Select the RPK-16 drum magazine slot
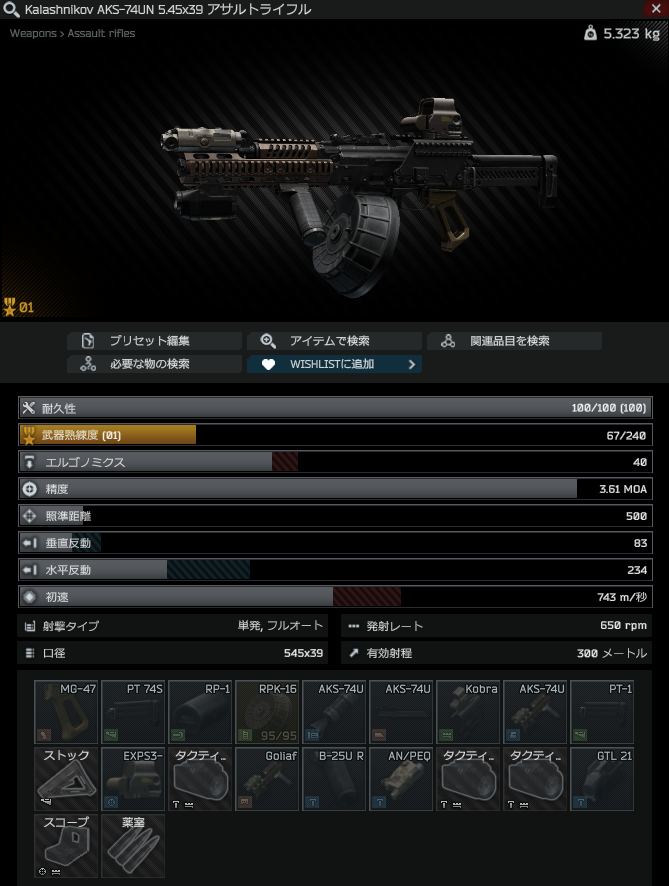The height and width of the screenshot is (886, 669). [267, 712]
